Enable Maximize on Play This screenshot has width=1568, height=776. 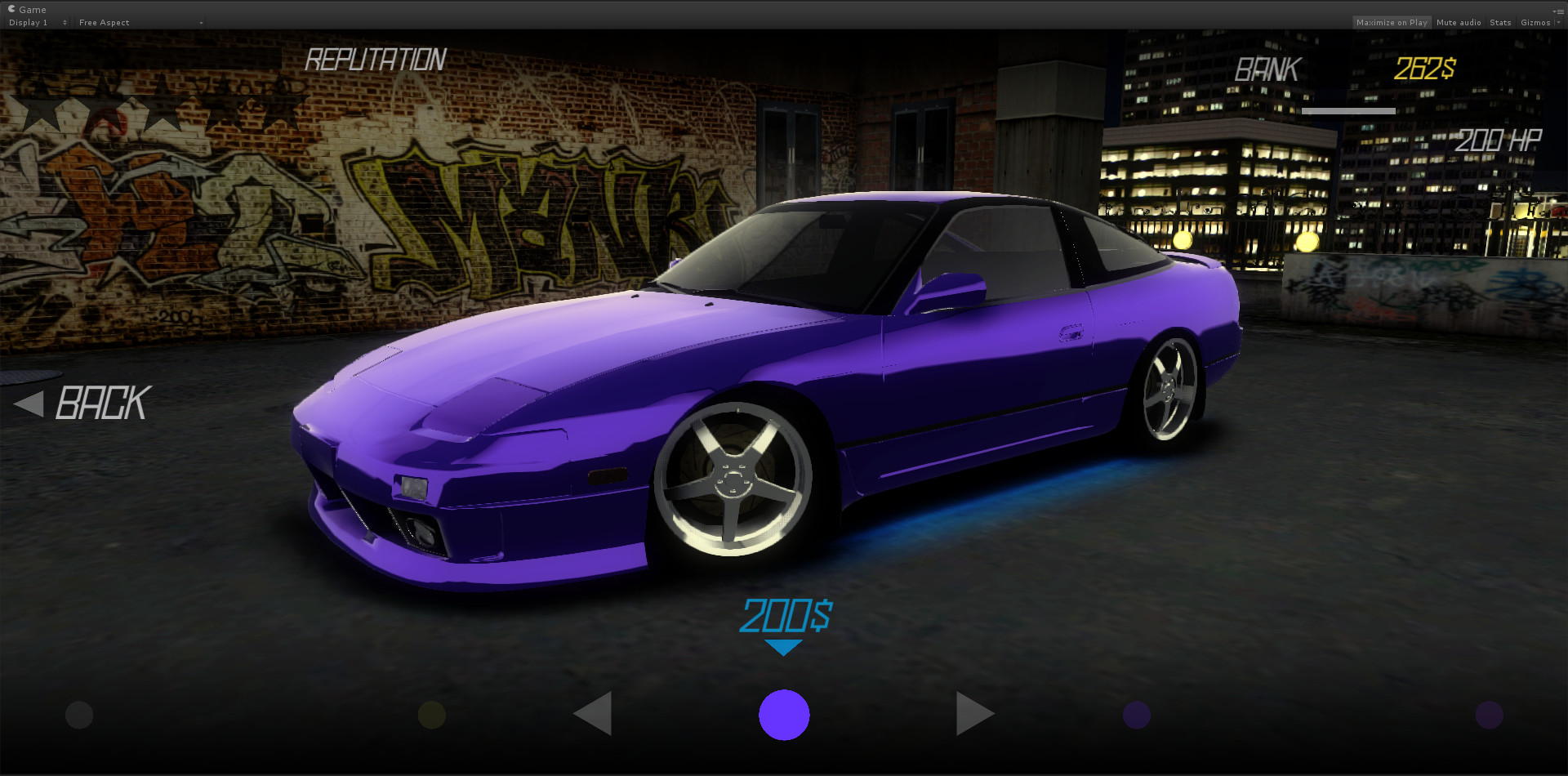pos(1392,22)
